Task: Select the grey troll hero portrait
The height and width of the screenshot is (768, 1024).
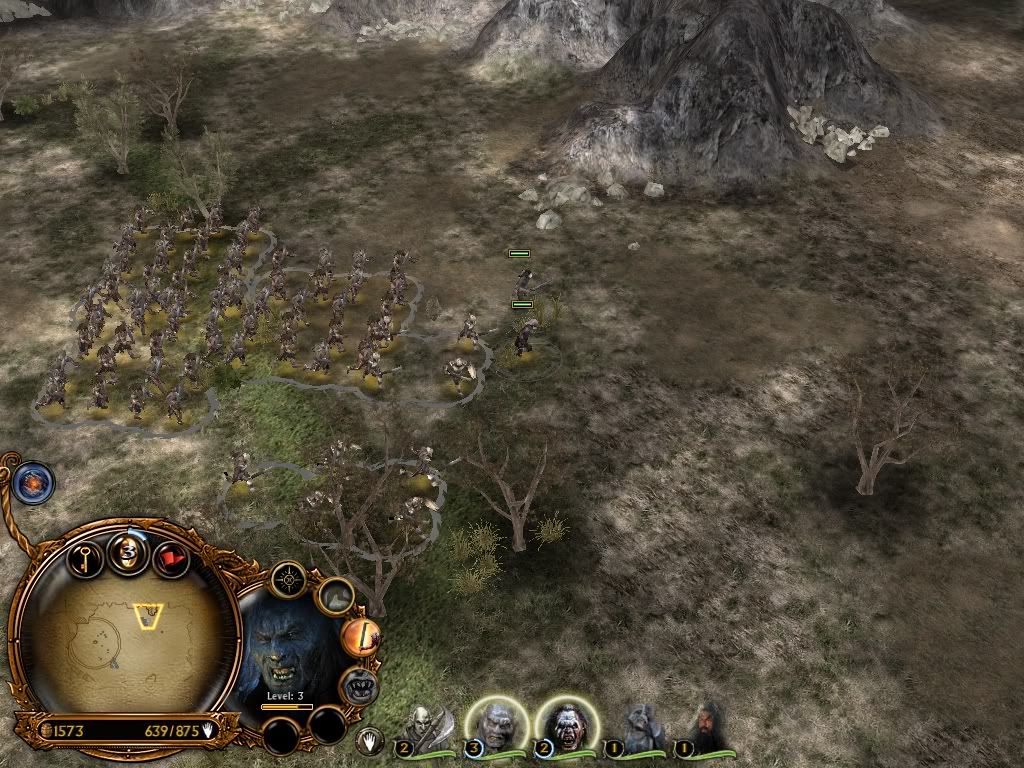Action: tap(640, 728)
